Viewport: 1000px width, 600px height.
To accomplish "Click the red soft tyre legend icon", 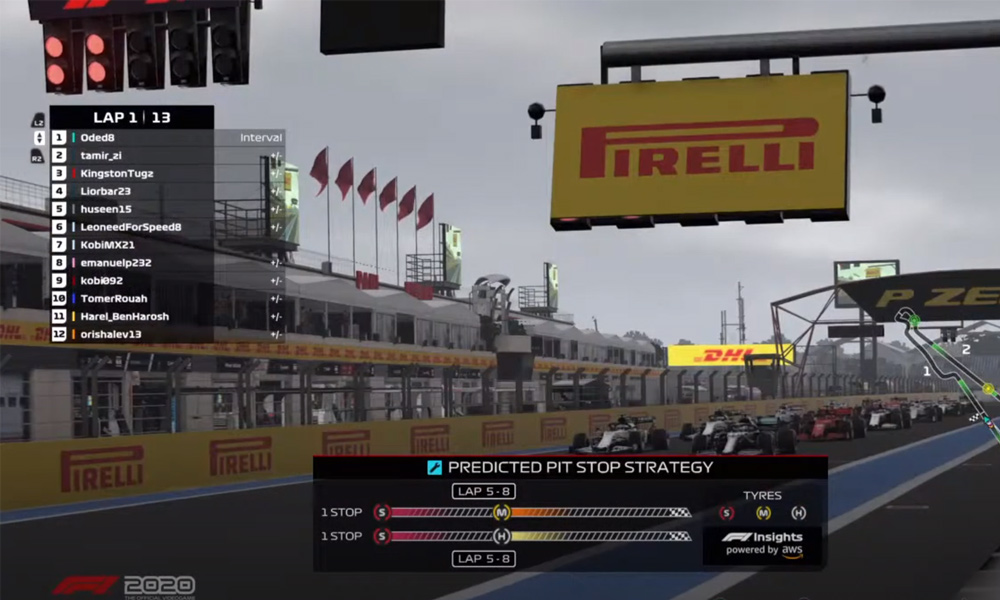I will (726, 513).
